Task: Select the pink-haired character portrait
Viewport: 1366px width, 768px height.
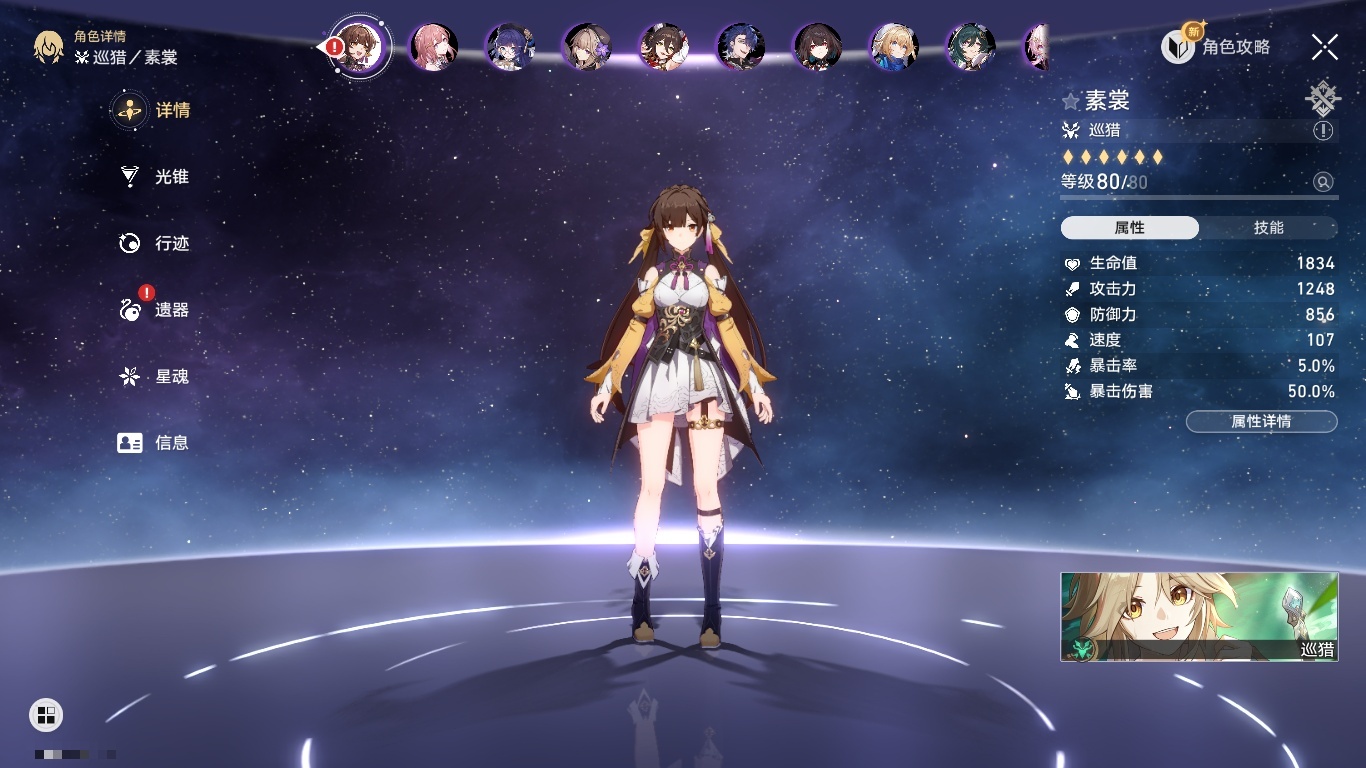Action: 434,47
